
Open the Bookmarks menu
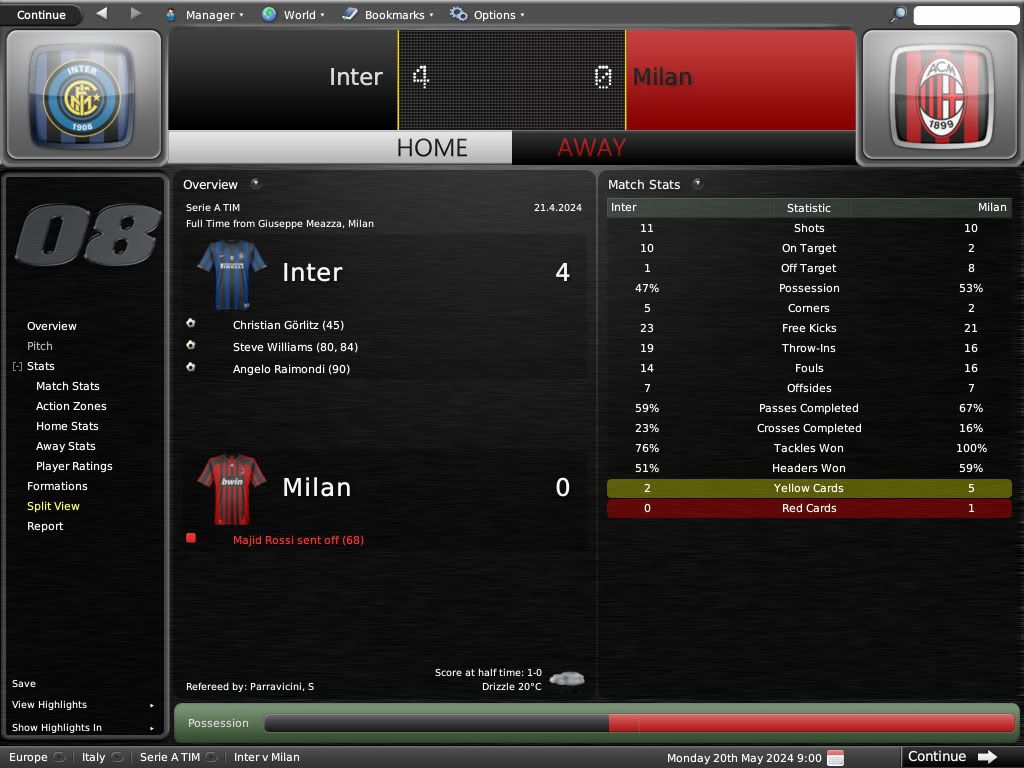coord(388,15)
